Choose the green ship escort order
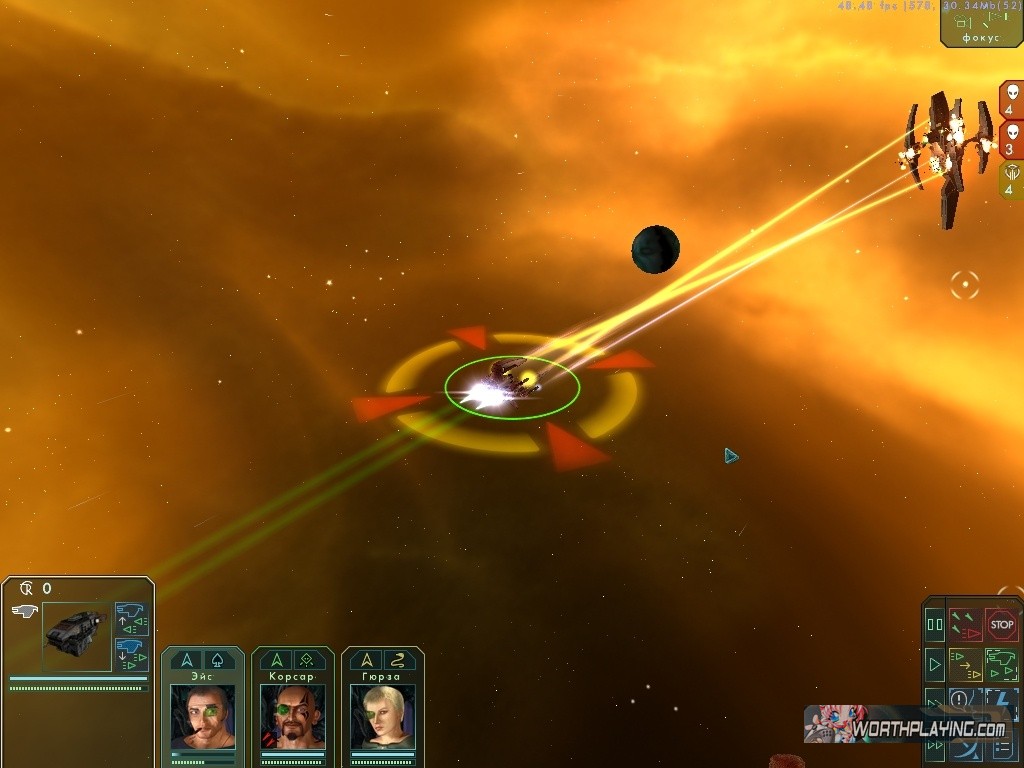 [1001, 663]
